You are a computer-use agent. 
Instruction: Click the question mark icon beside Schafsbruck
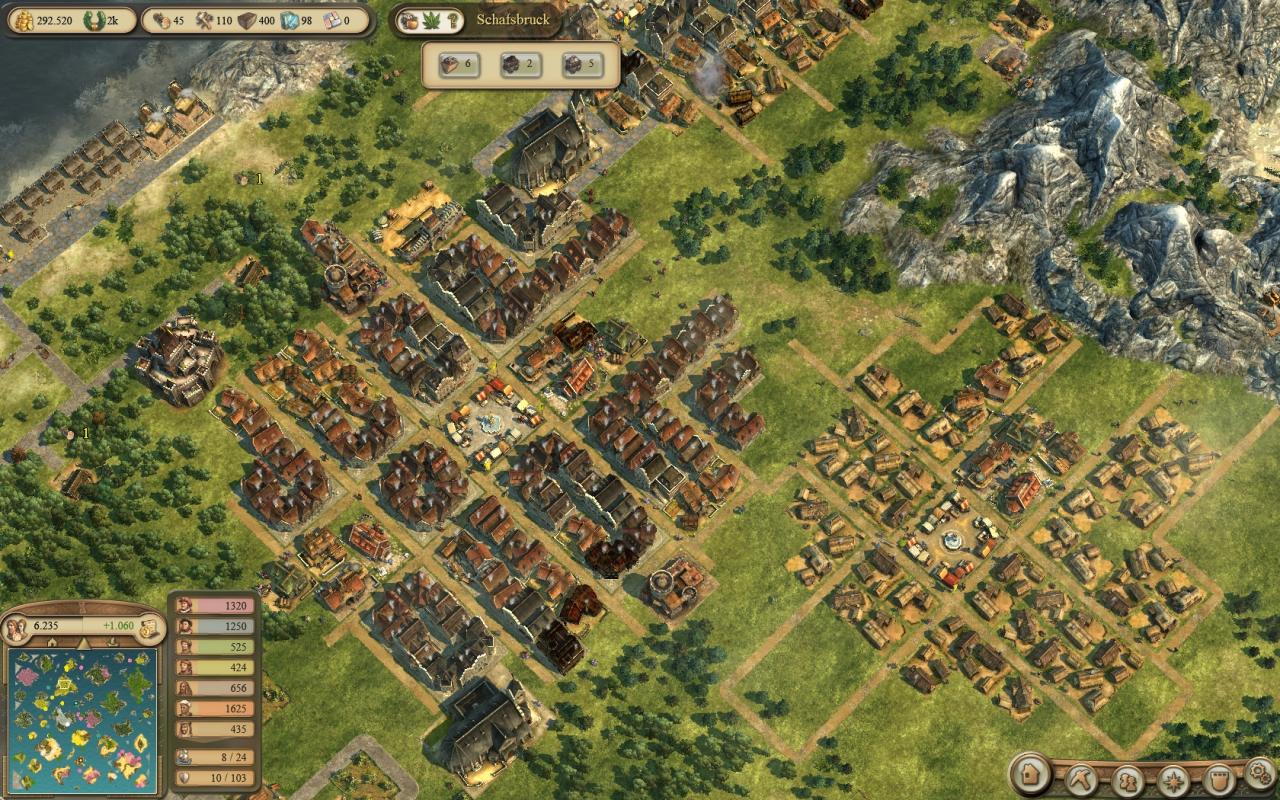pos(454,20)
